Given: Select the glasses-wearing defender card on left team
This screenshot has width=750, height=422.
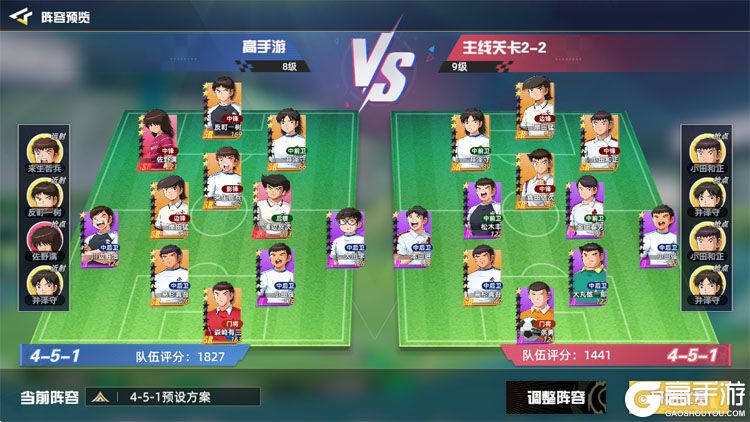Looking at the screenshot, I should click(346, 235).
